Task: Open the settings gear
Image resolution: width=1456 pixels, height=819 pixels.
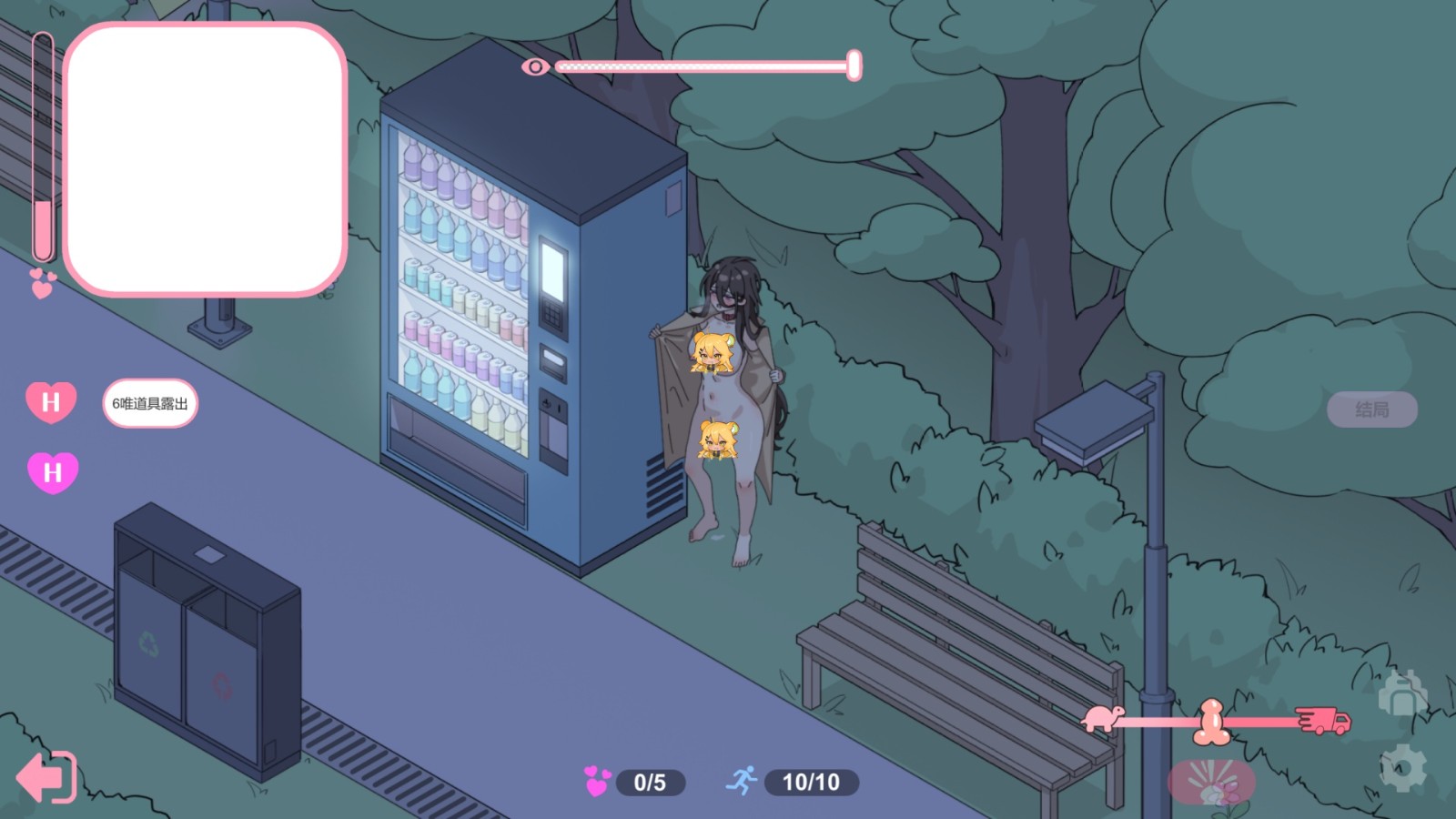Action: pyautogui.click(x=1401, y=770)
